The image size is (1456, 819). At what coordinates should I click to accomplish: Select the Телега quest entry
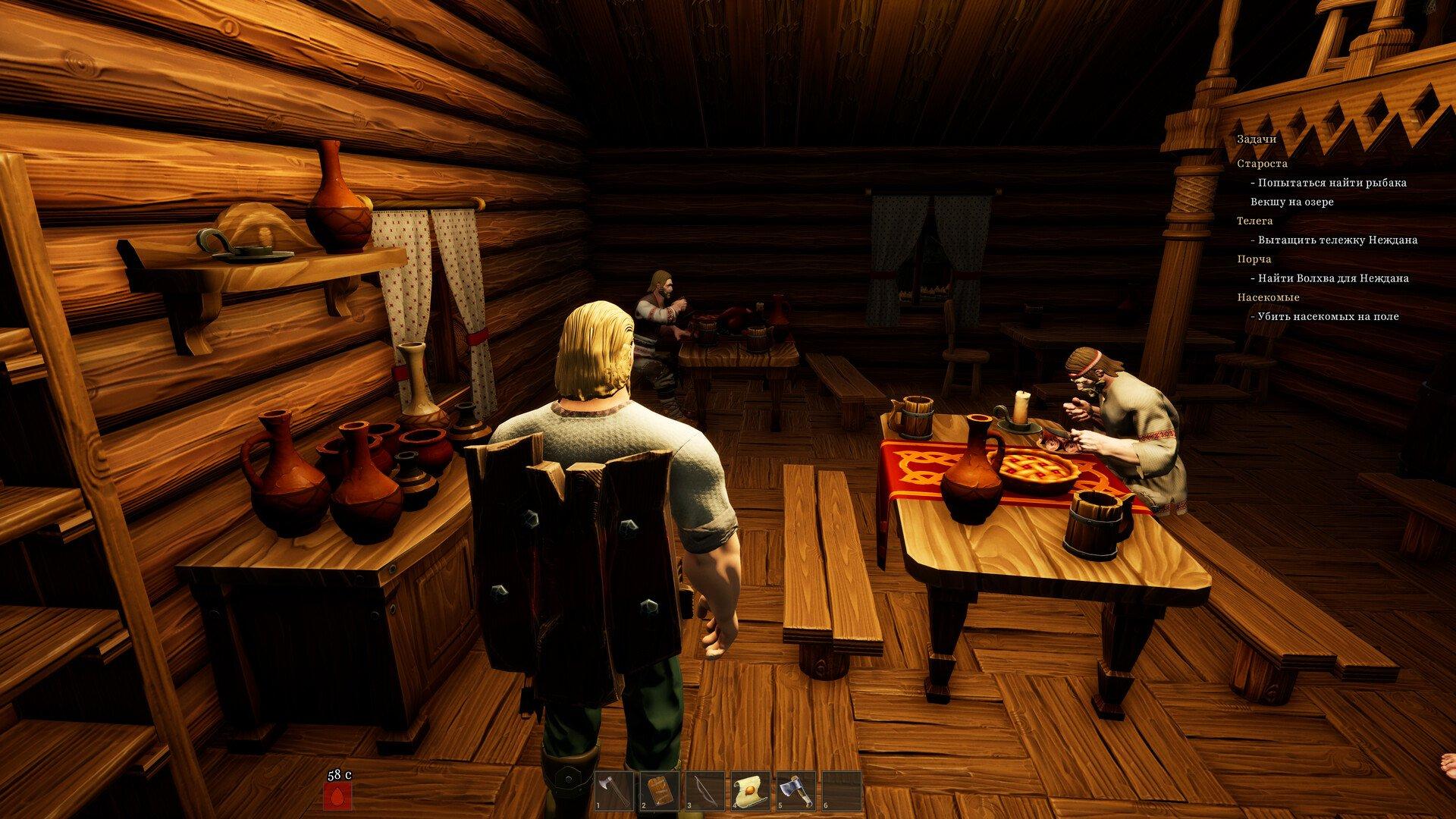coord(1255,221)
